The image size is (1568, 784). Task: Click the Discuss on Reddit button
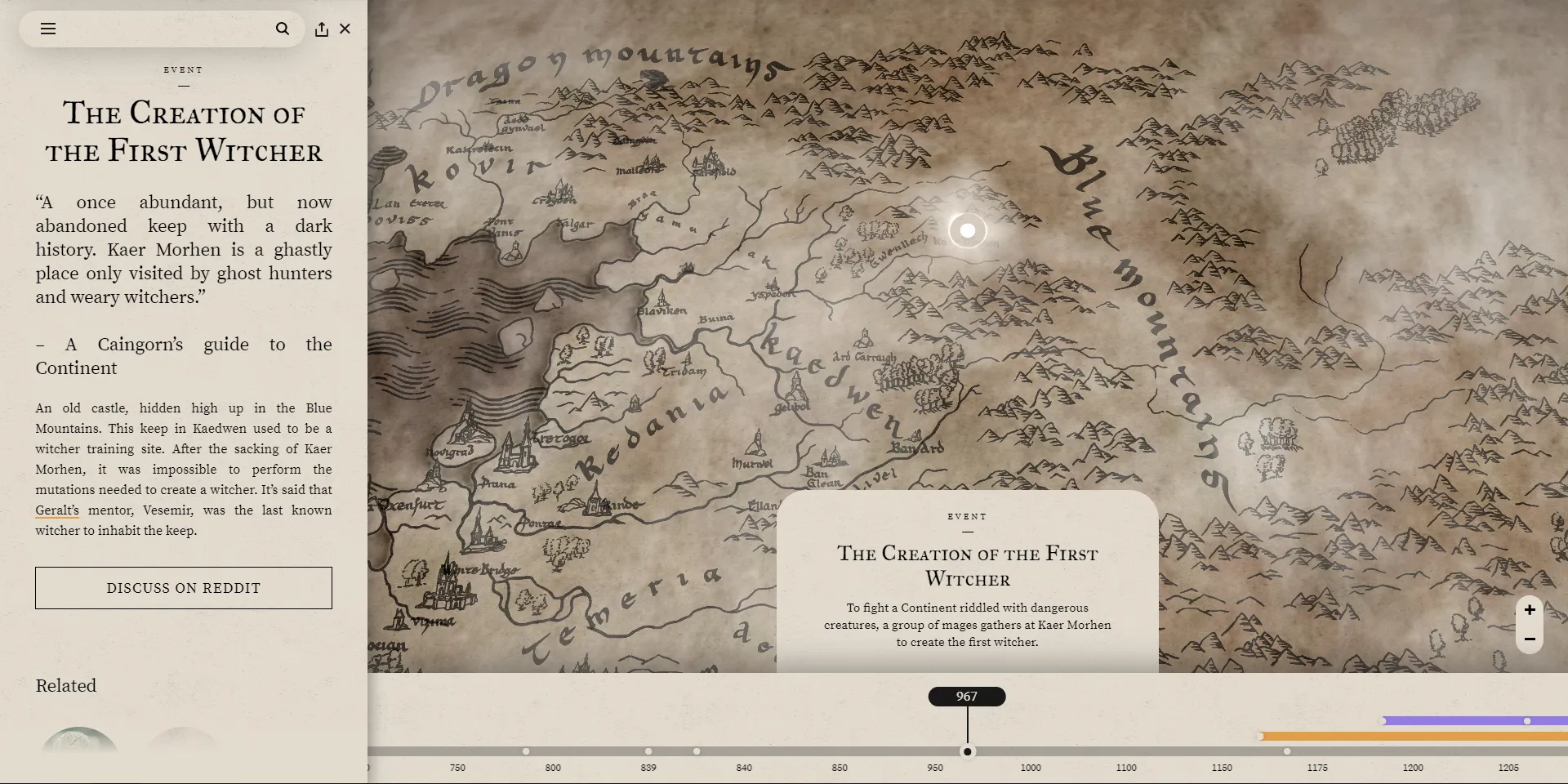click(x=183, y=587)
